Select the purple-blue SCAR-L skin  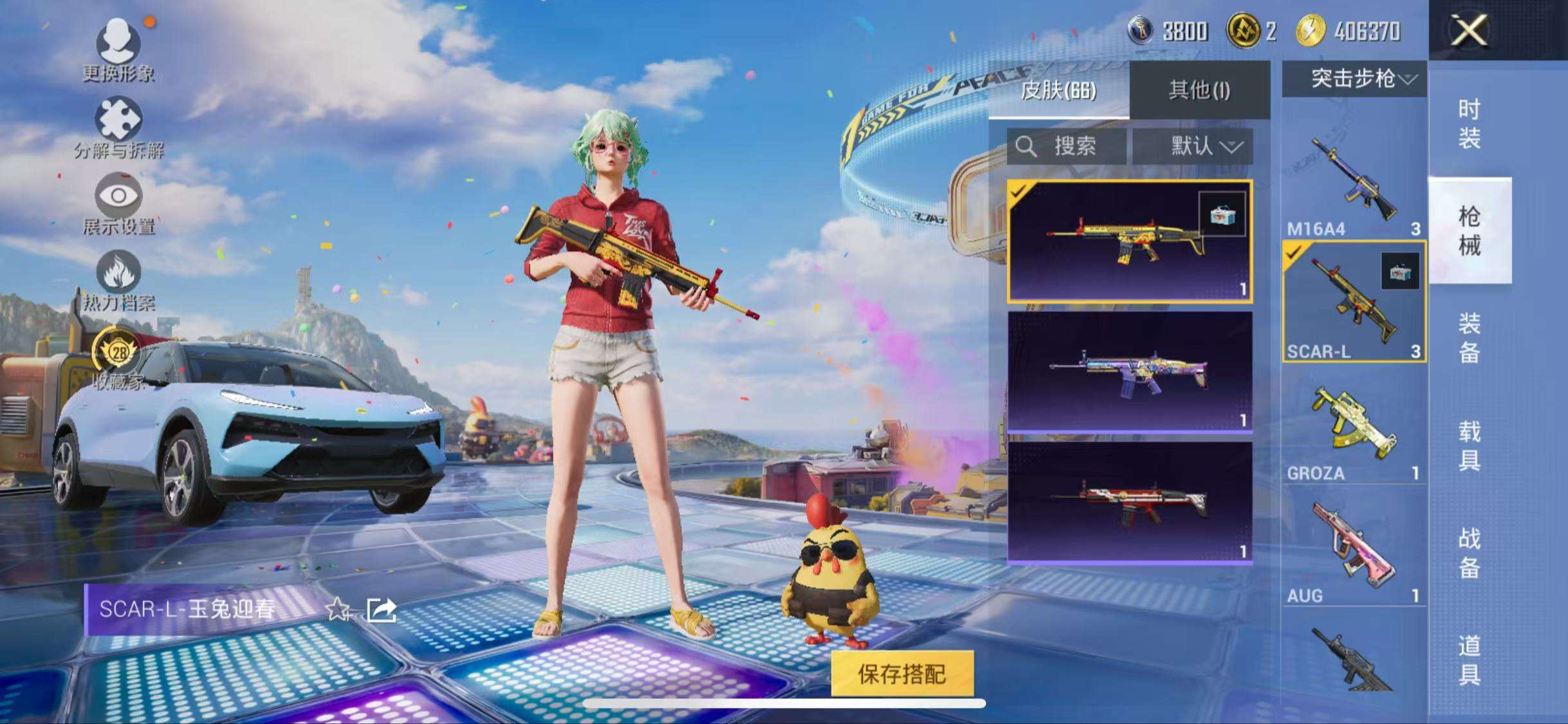pos(1130,371)
